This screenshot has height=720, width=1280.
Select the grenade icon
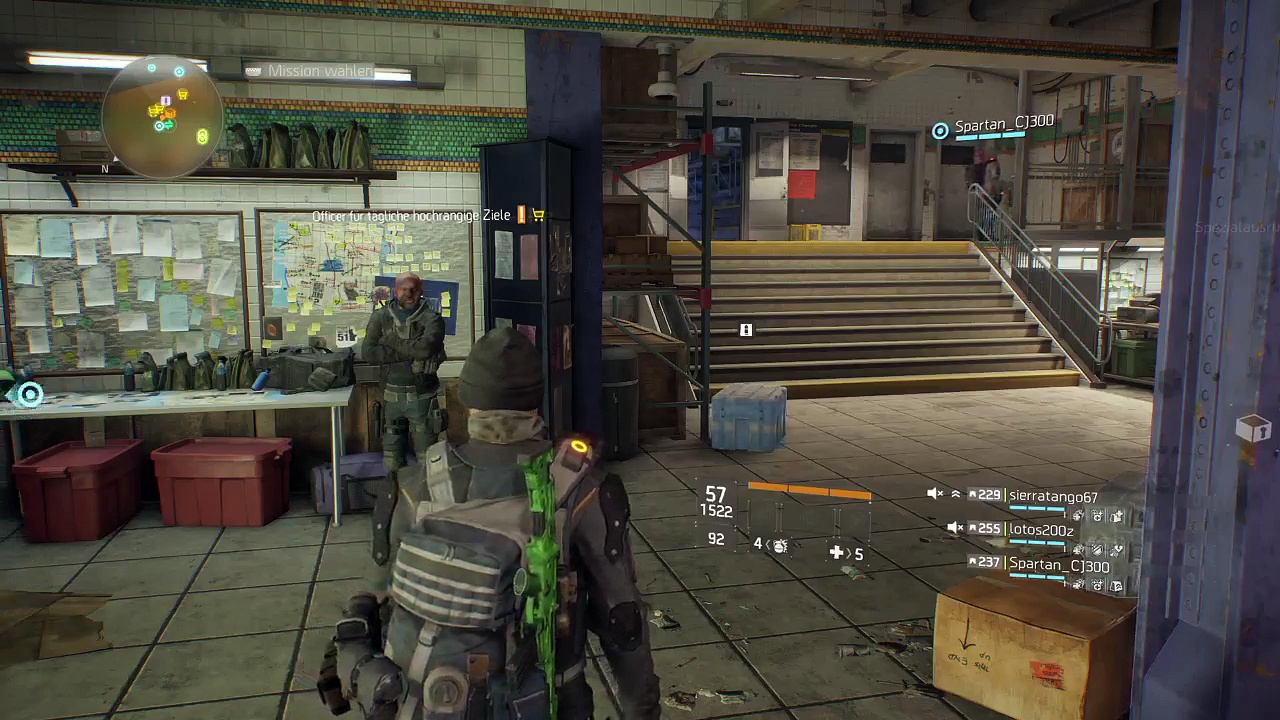tap(780, 545)
